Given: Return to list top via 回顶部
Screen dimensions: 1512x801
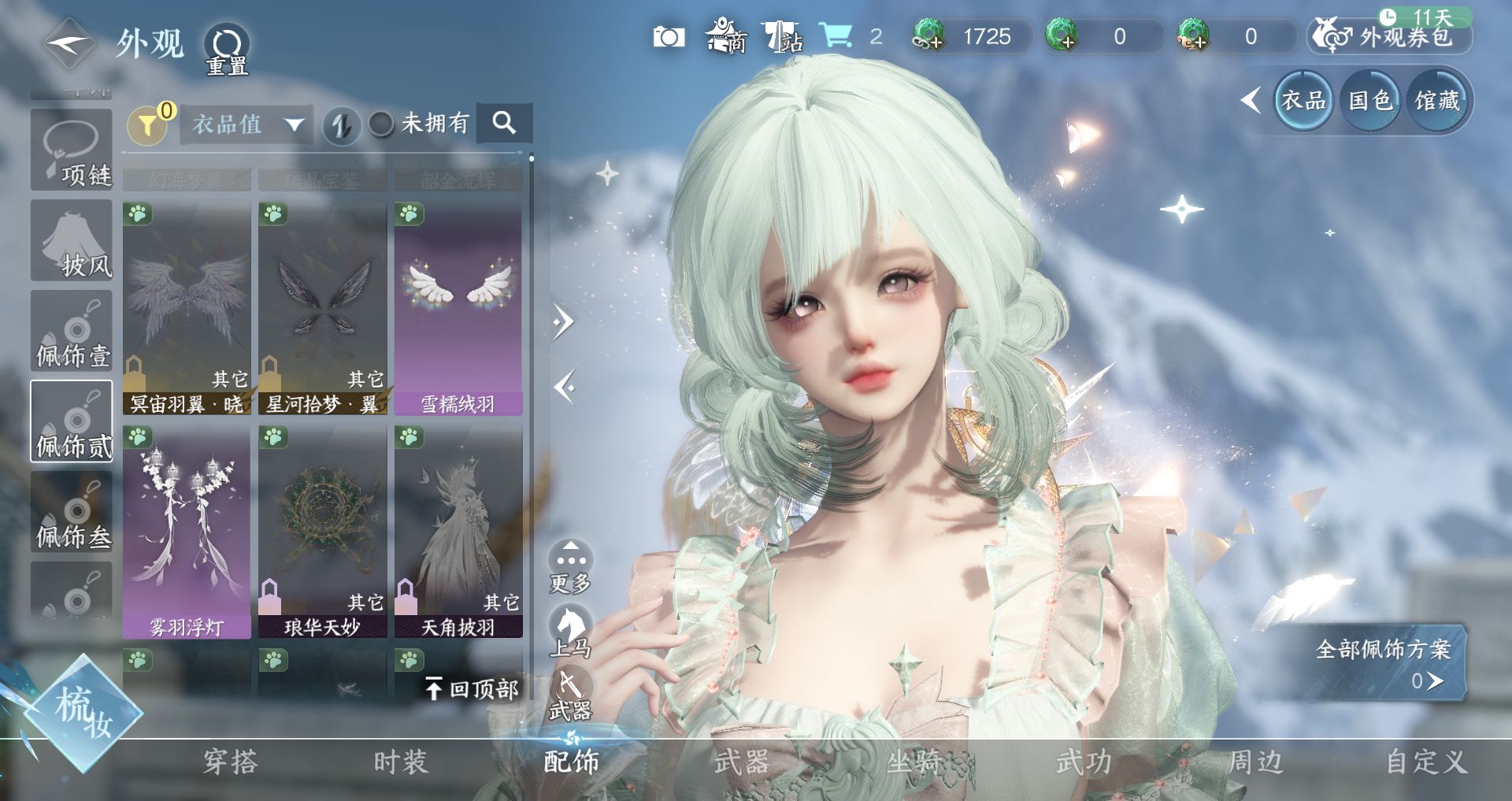Looking at the screenshot, I should [472, 689].
